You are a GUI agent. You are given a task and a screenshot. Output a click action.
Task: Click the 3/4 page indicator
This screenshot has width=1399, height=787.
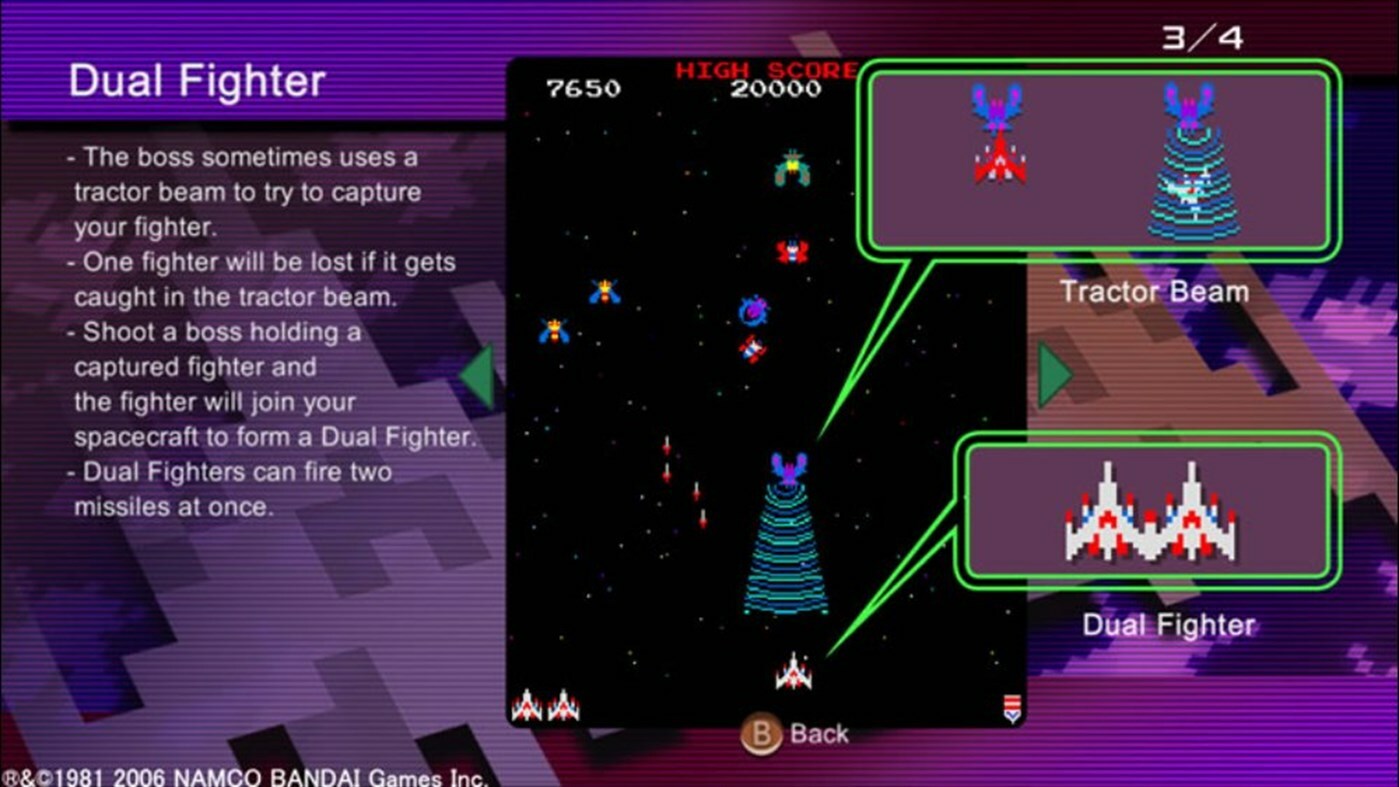click(1203, 36)
